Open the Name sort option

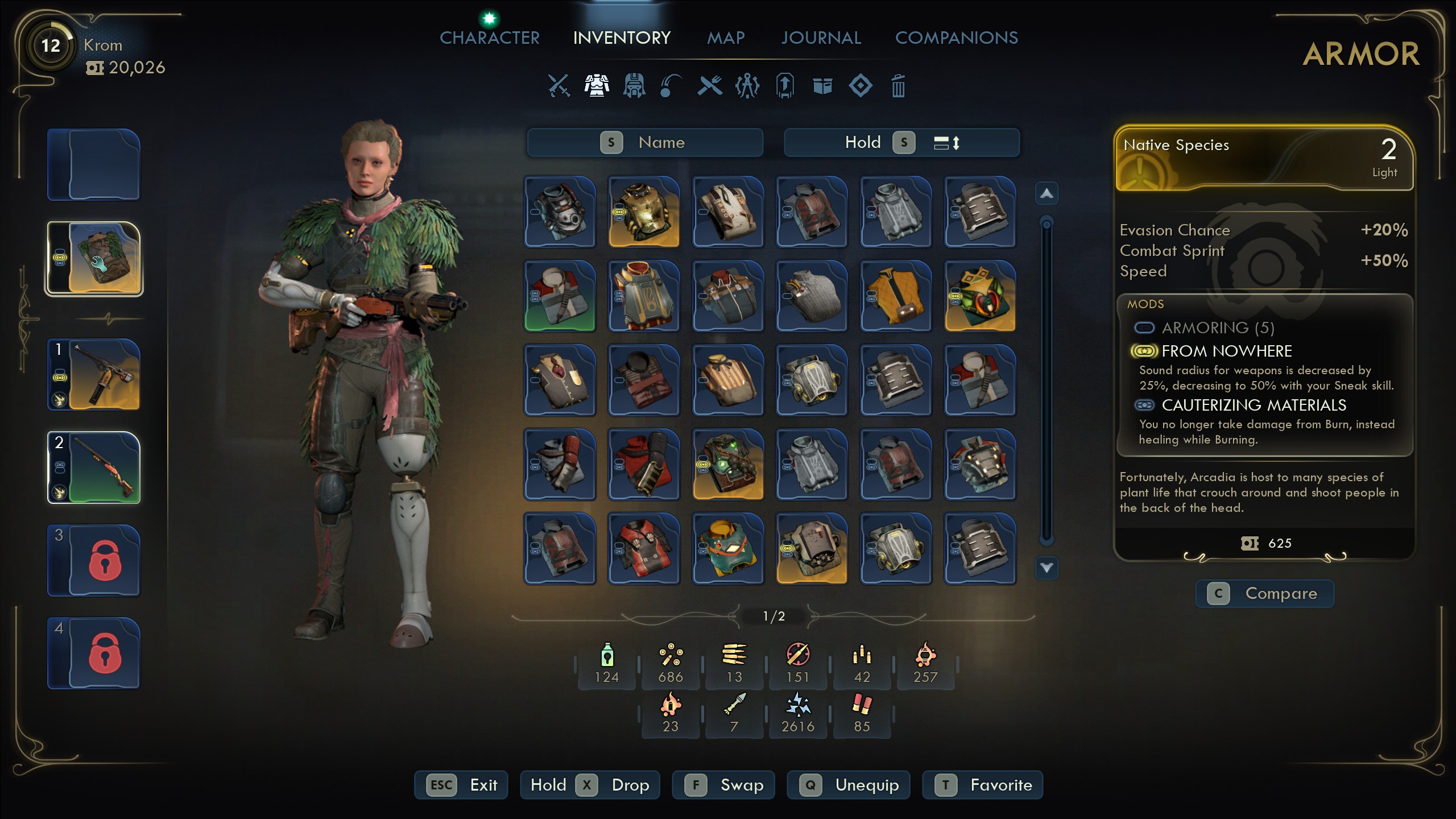tap(645, 142)
